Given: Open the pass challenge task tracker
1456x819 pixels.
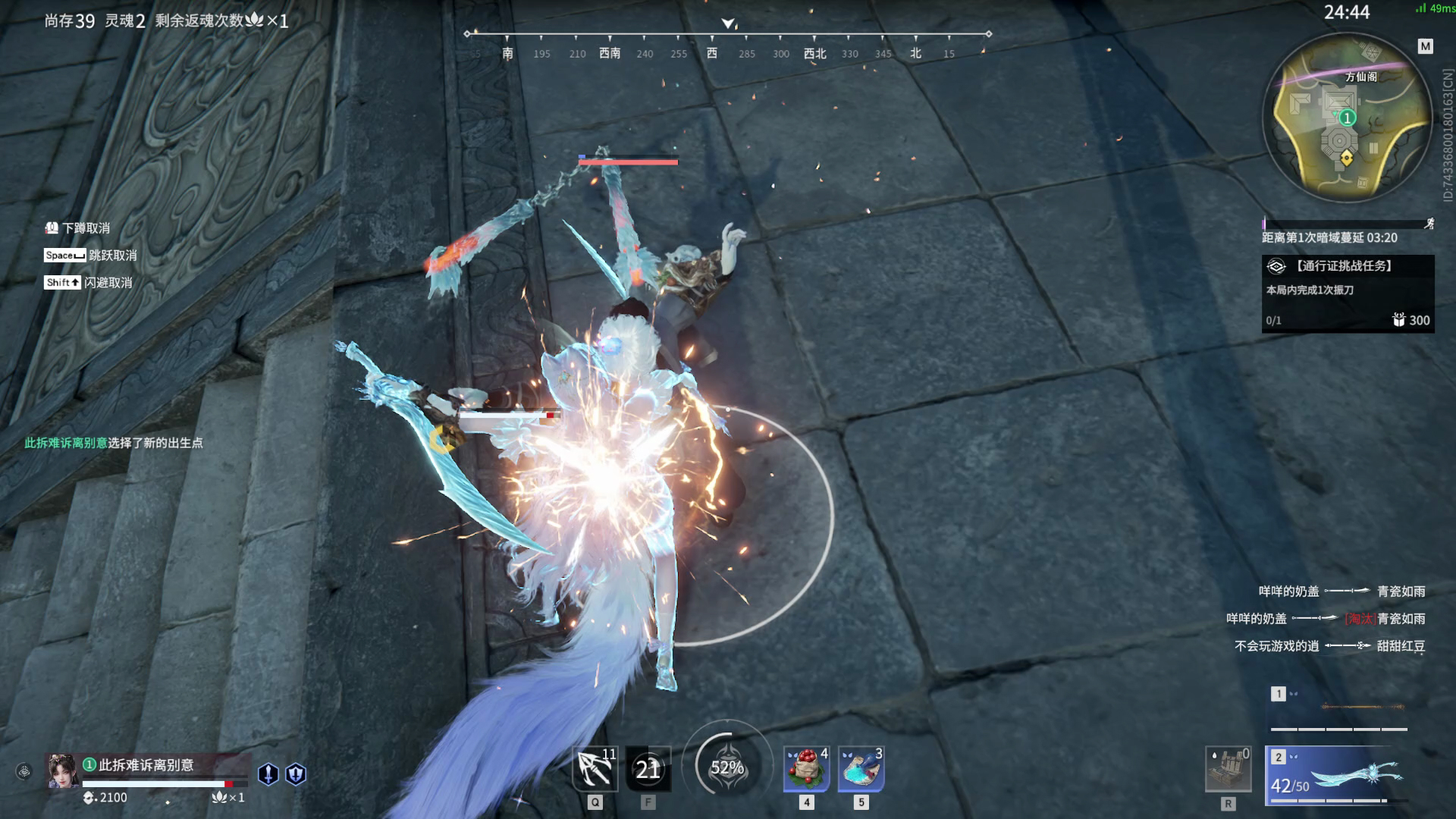Looking at the screenshot, I should [x=1348, y=293].
